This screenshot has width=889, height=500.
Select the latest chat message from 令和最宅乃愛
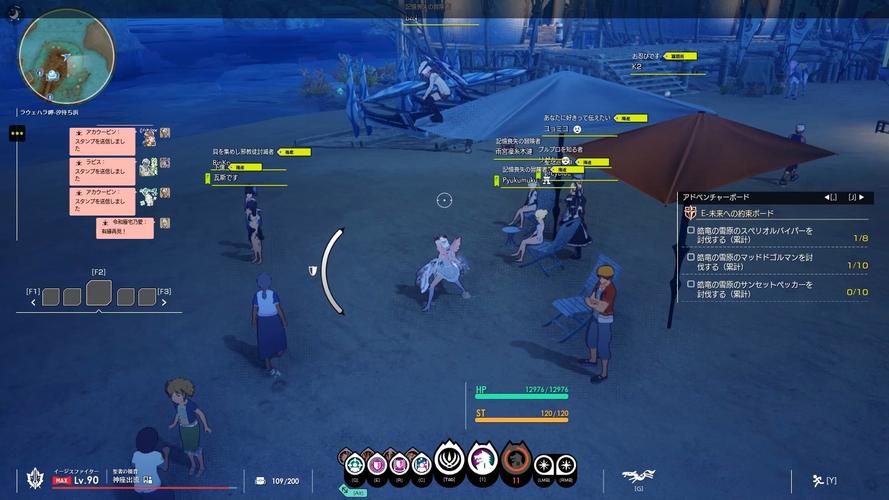pyautogui.click(x=124, y=227)
